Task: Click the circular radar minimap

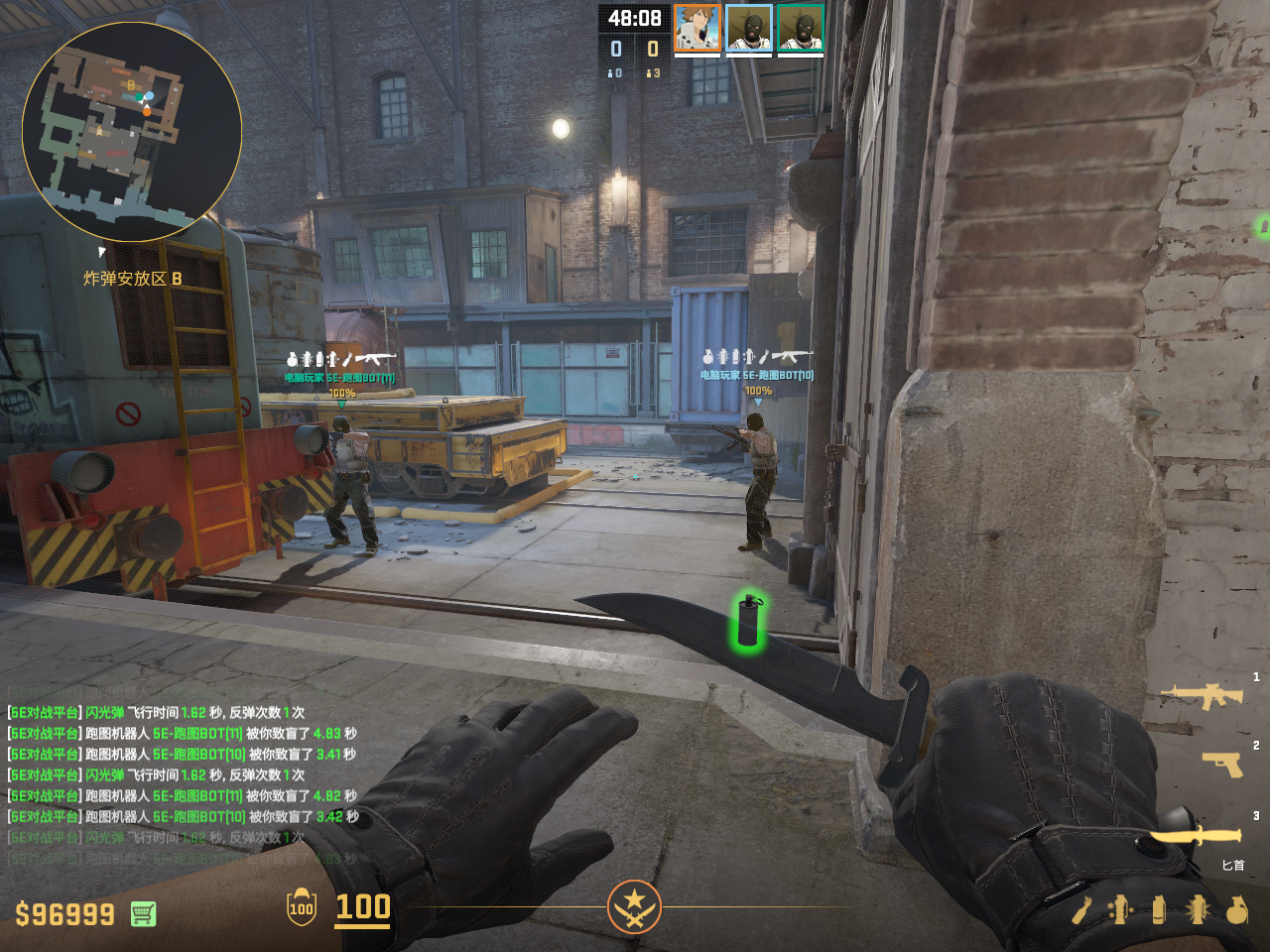Action: coord(132,132)
